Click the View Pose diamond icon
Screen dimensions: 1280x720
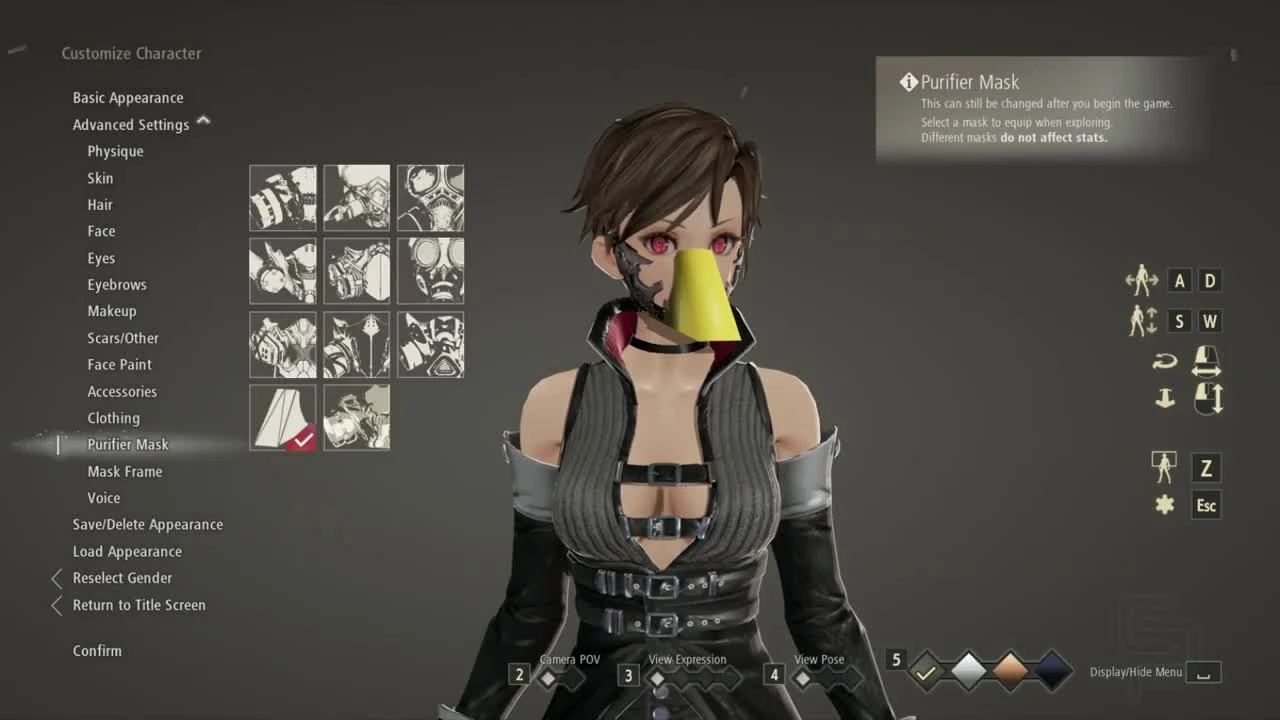tap(803, 676)
